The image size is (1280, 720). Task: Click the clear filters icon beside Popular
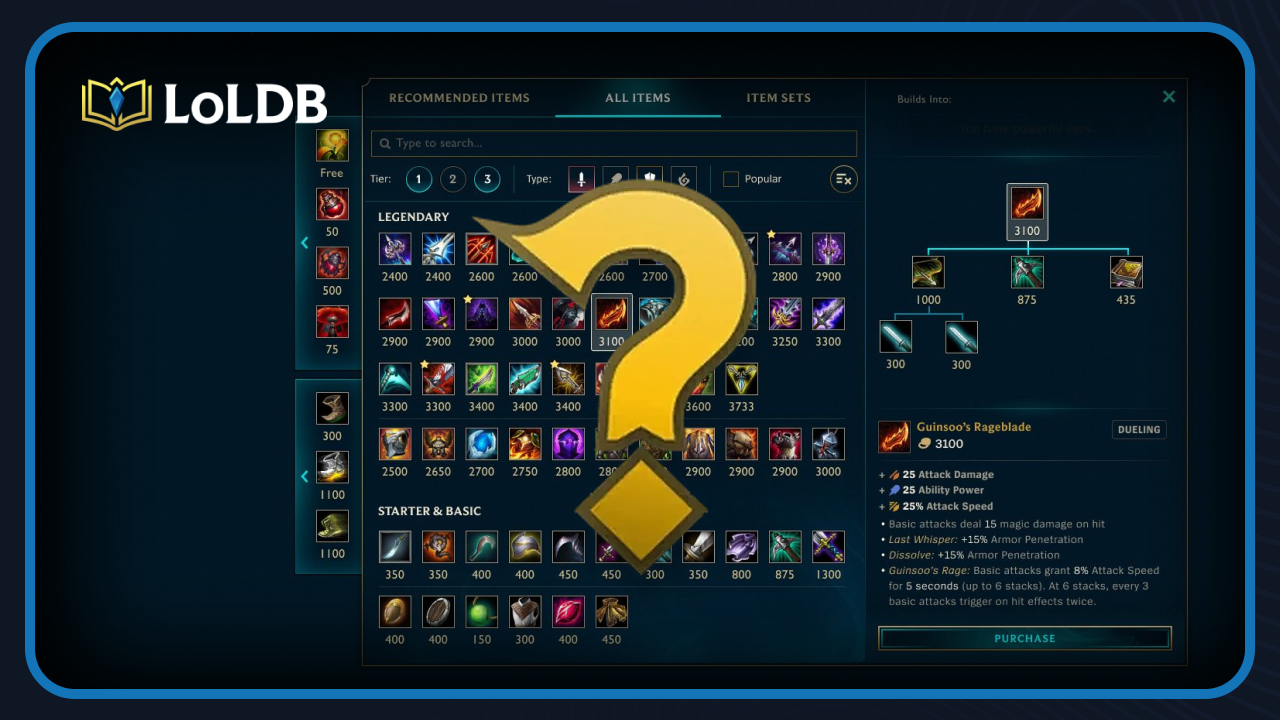pos(843,179)
